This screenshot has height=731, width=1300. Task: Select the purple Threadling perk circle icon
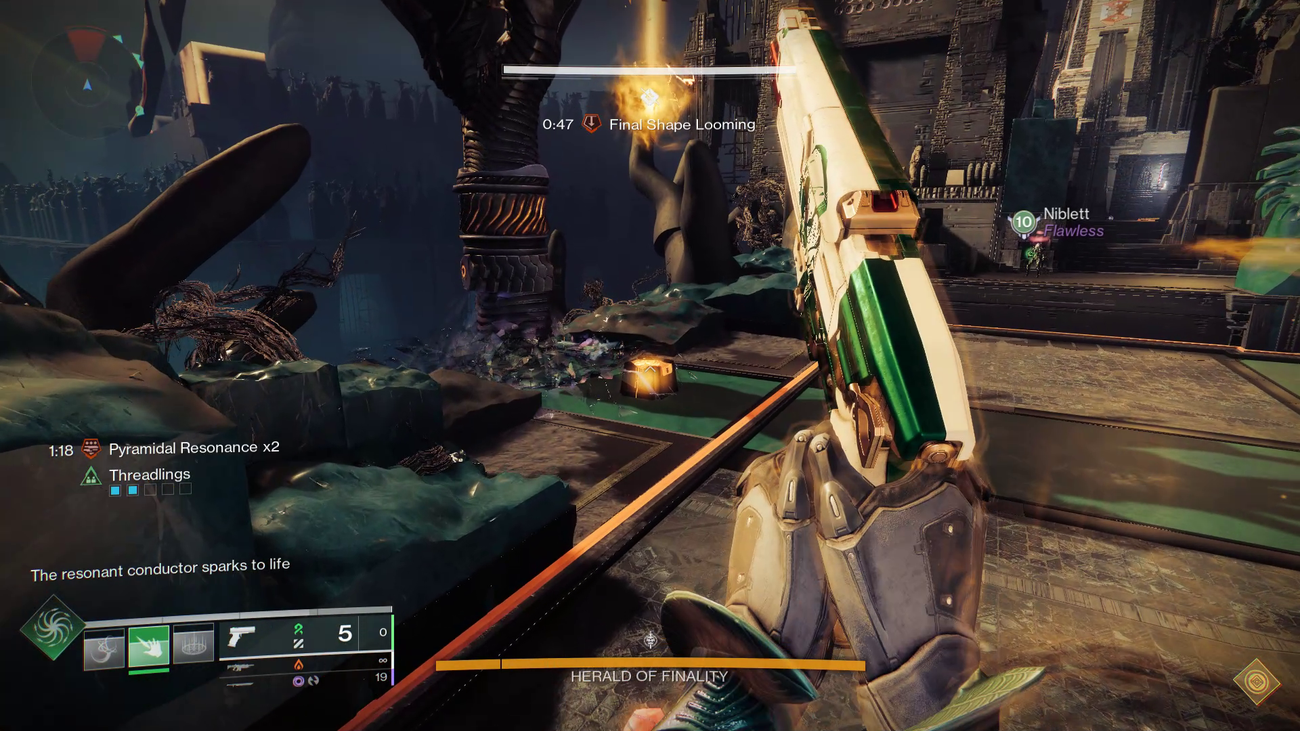click(x=298, y=680)
